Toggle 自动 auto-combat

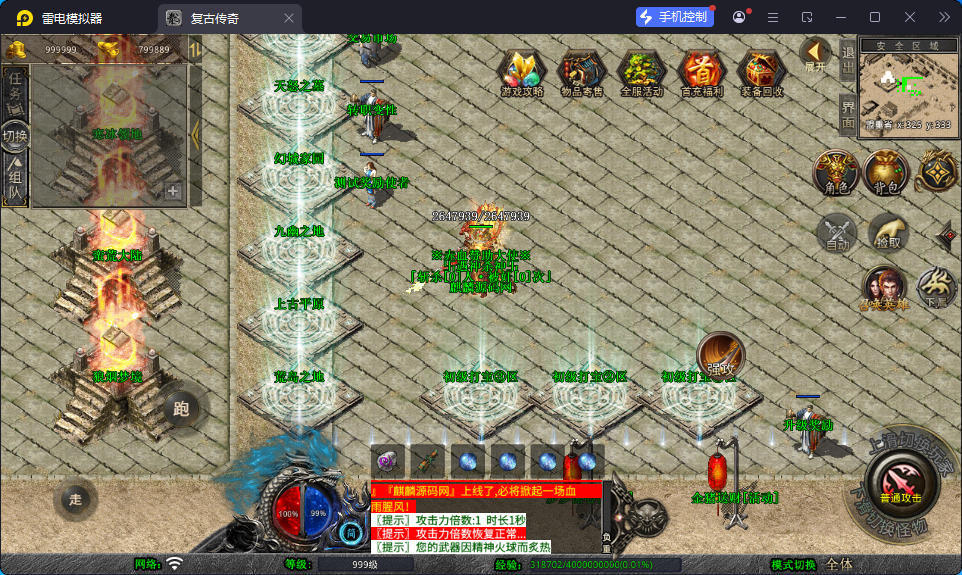pos(837,234)
